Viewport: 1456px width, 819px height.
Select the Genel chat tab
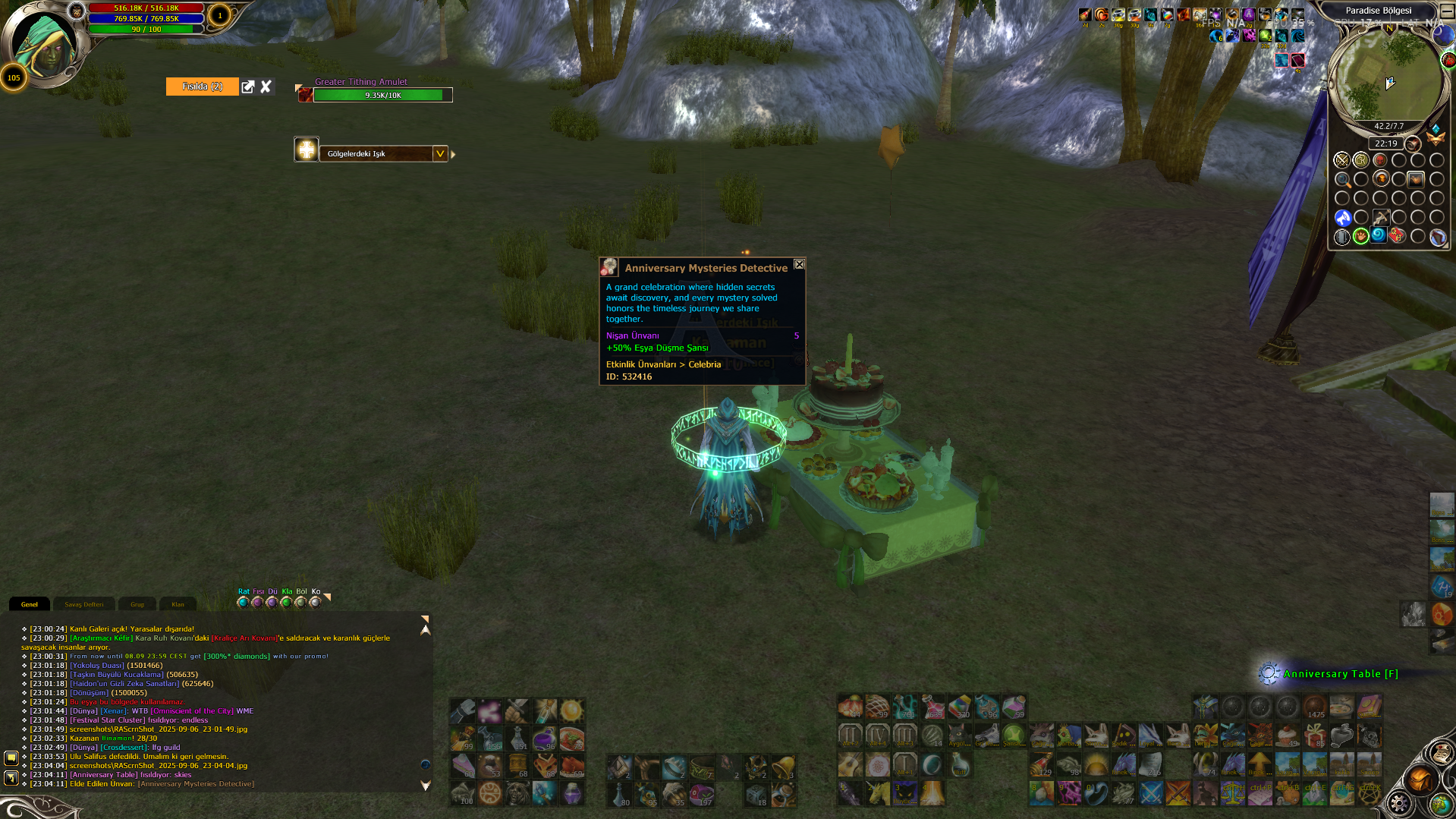(30, 604)
